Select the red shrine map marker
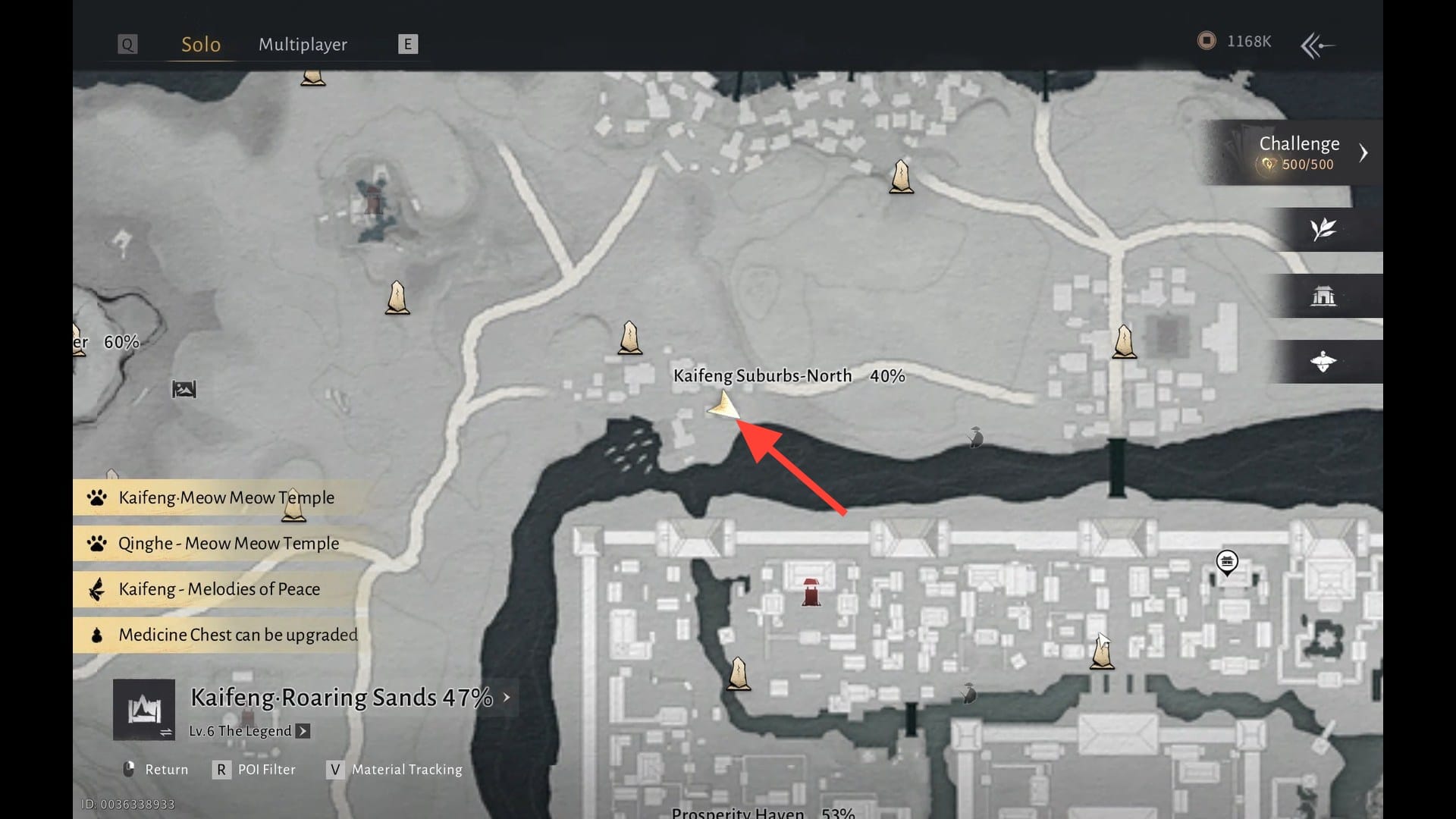The image size is (1456, 819). (811, 591)
